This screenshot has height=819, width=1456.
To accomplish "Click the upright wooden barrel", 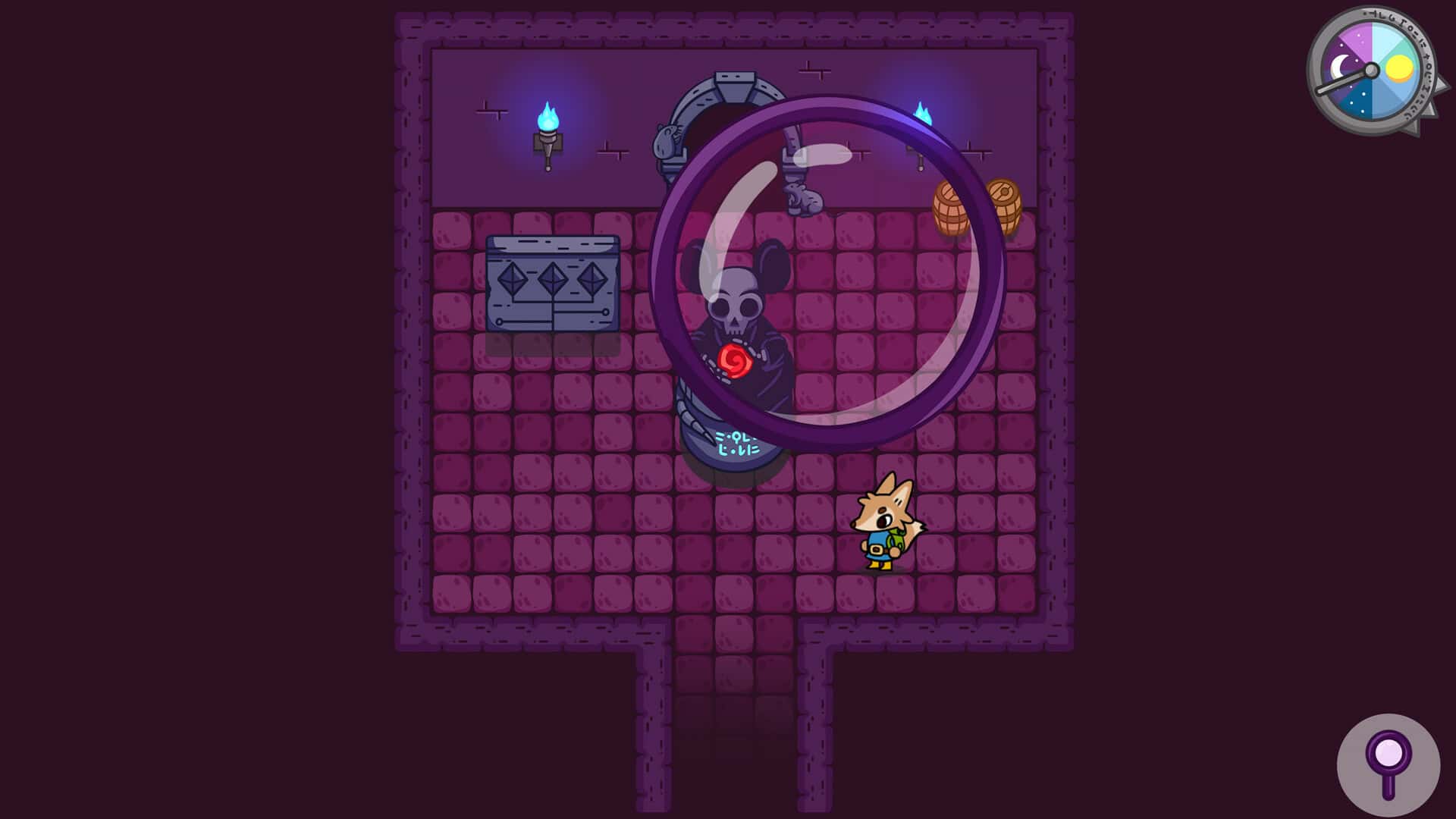I will pyautogui.click(x=951, y=209).
